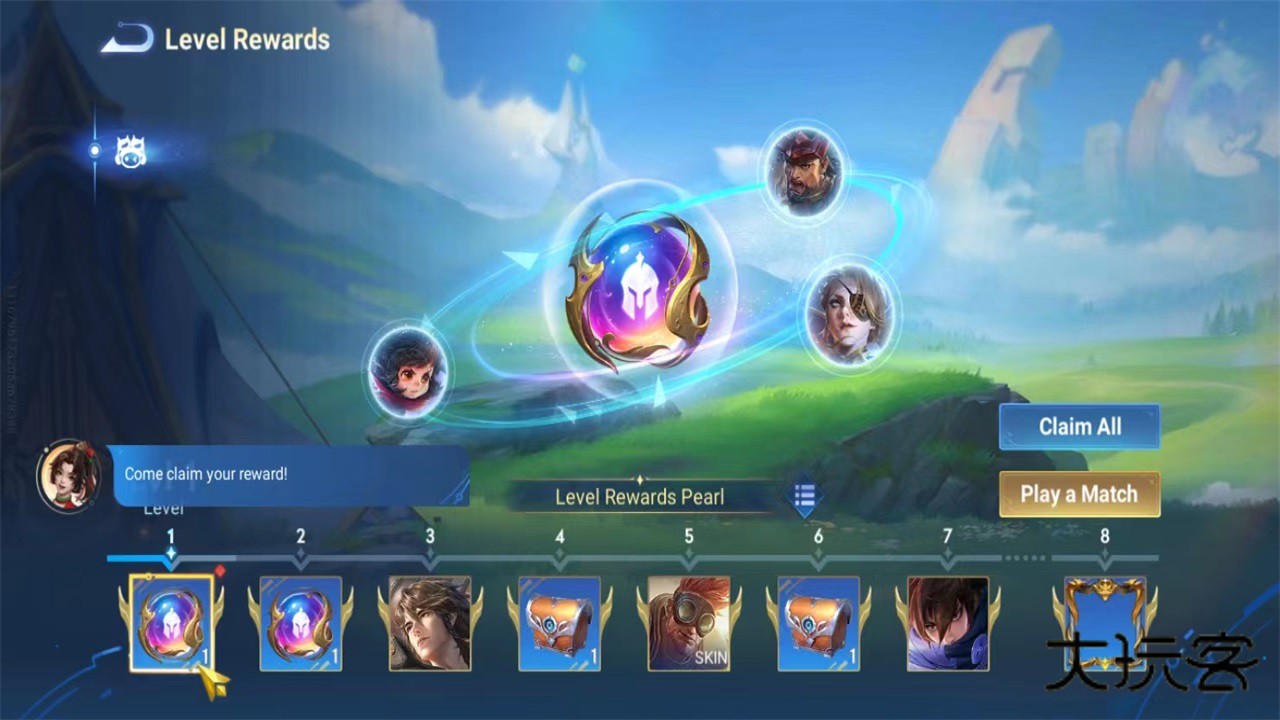Choose the level 7 hero reward

[947, 623]
